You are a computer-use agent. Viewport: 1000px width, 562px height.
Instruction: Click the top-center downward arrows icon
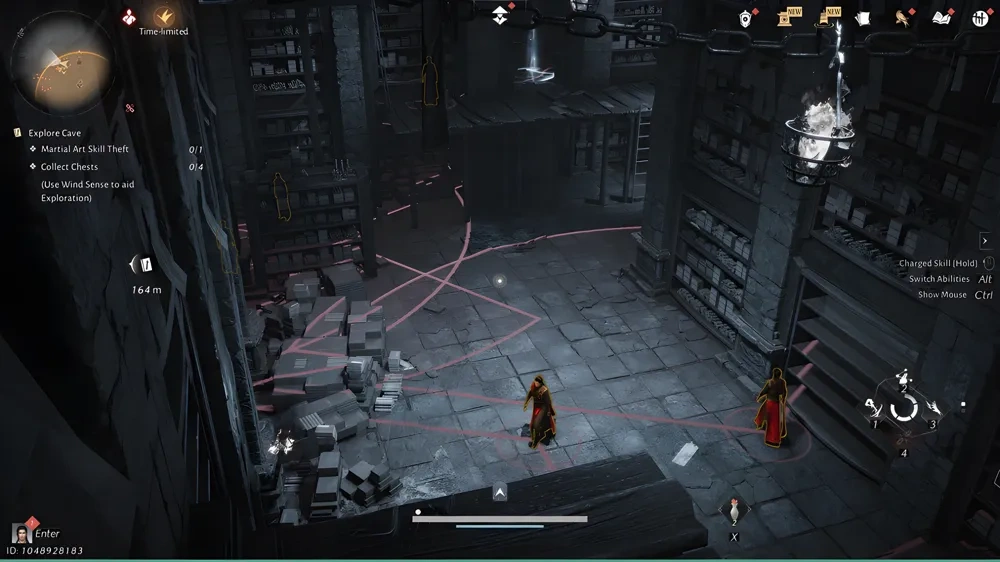(x=501, y=15)
